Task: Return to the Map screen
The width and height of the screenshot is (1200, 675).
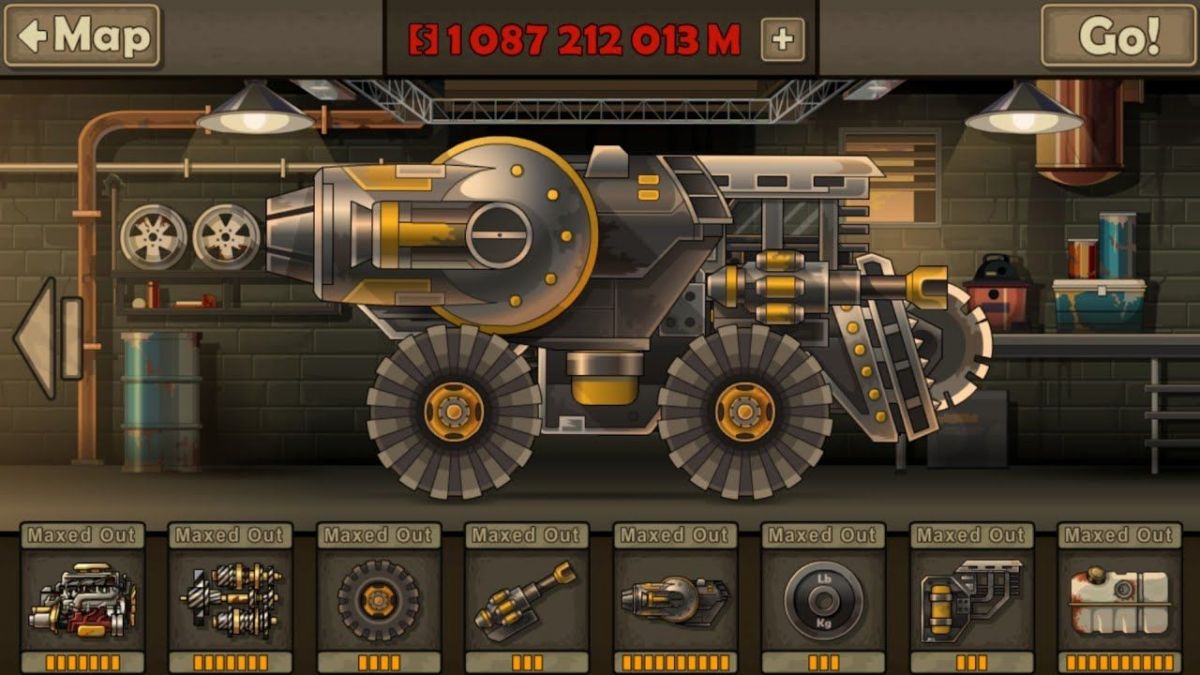Action: coord(82,37)
